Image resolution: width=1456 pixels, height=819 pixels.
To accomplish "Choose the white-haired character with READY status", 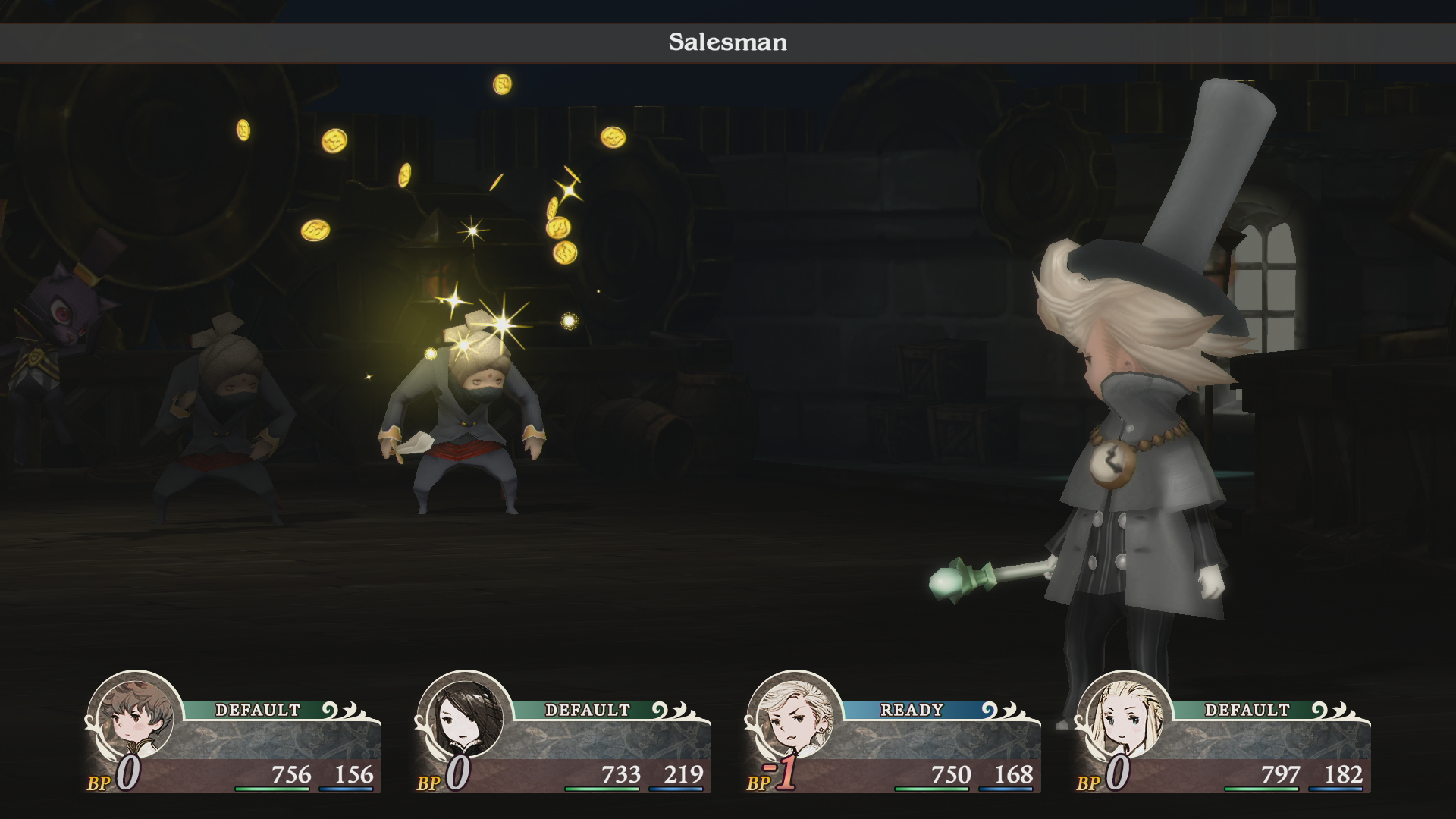I will (x=794, y=717).
